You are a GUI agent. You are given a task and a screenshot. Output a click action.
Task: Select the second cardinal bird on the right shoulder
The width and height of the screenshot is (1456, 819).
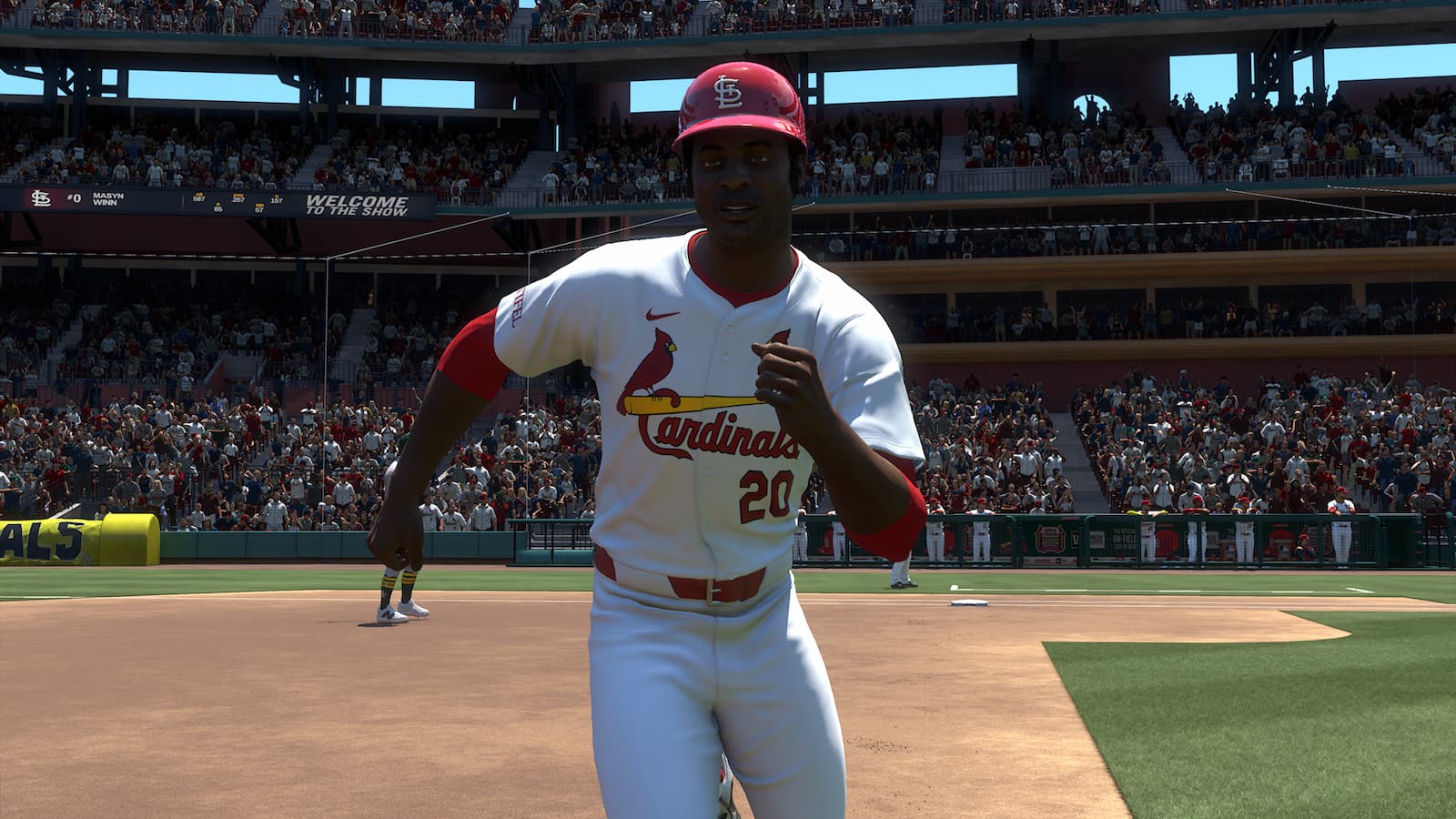tap(780, 336)
